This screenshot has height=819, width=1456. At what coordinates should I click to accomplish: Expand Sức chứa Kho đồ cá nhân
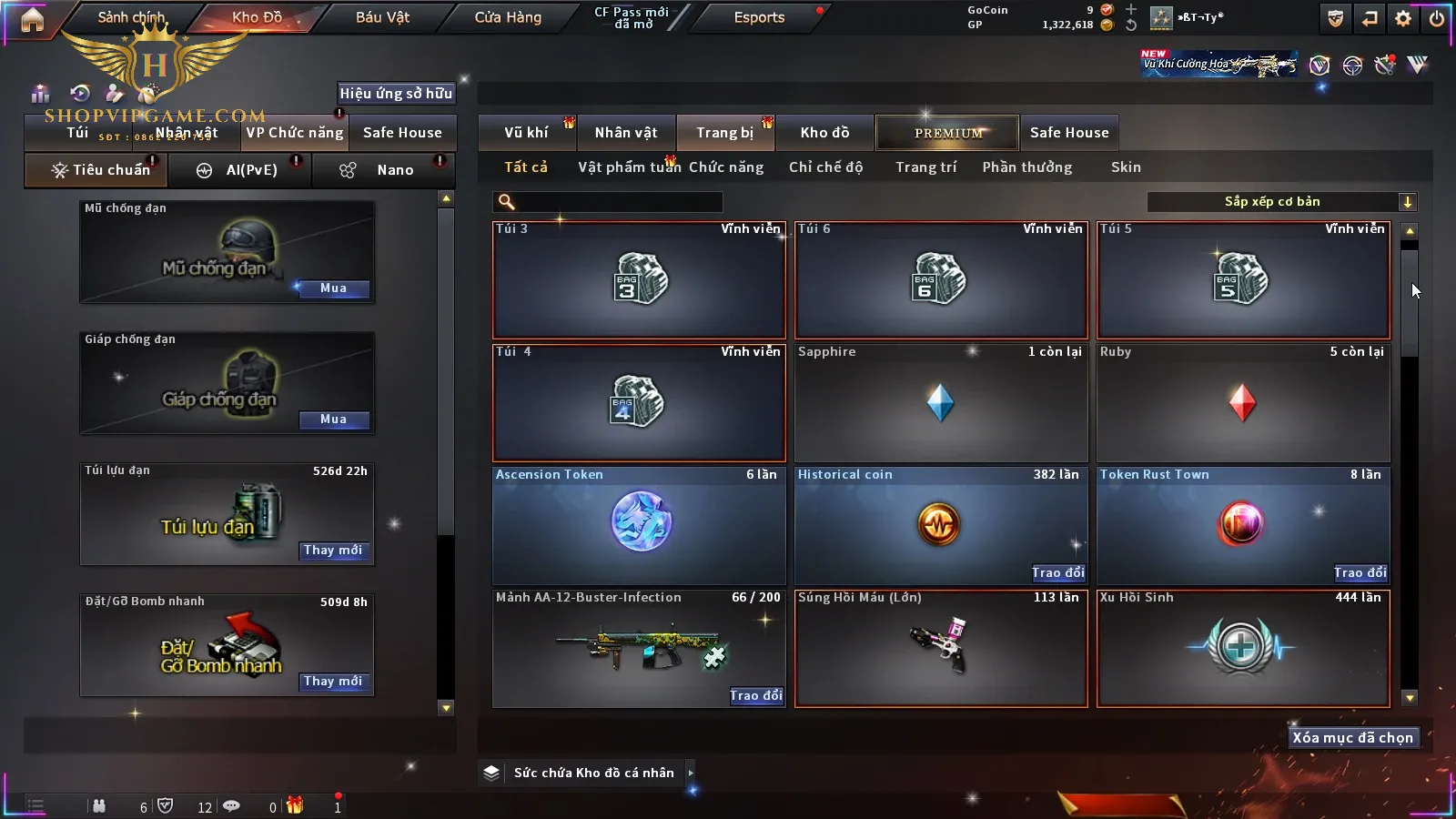click(x=691, y=773)
